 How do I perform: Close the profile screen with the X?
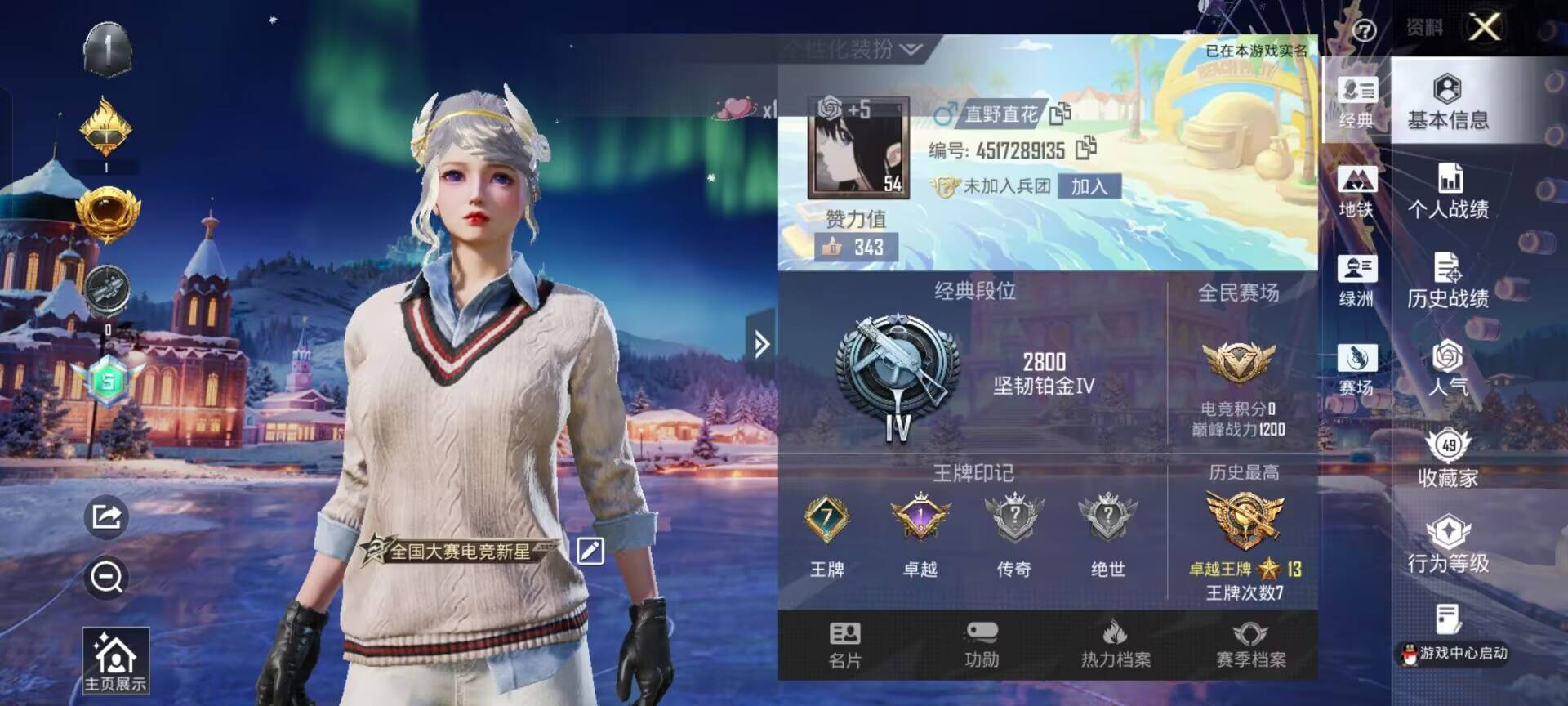tap(1484, 27)
